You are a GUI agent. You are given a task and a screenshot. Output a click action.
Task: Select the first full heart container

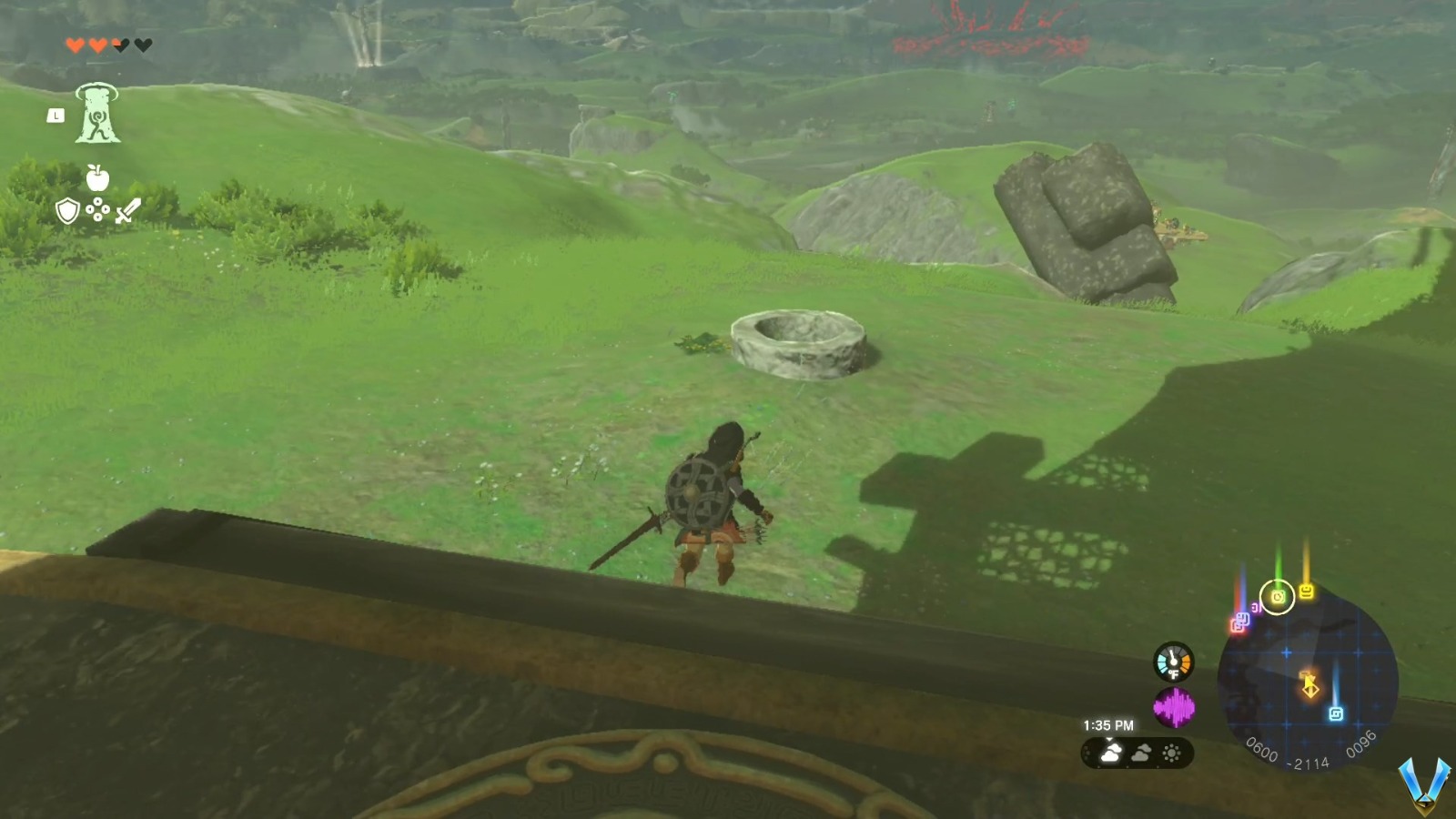coord(76,45)
